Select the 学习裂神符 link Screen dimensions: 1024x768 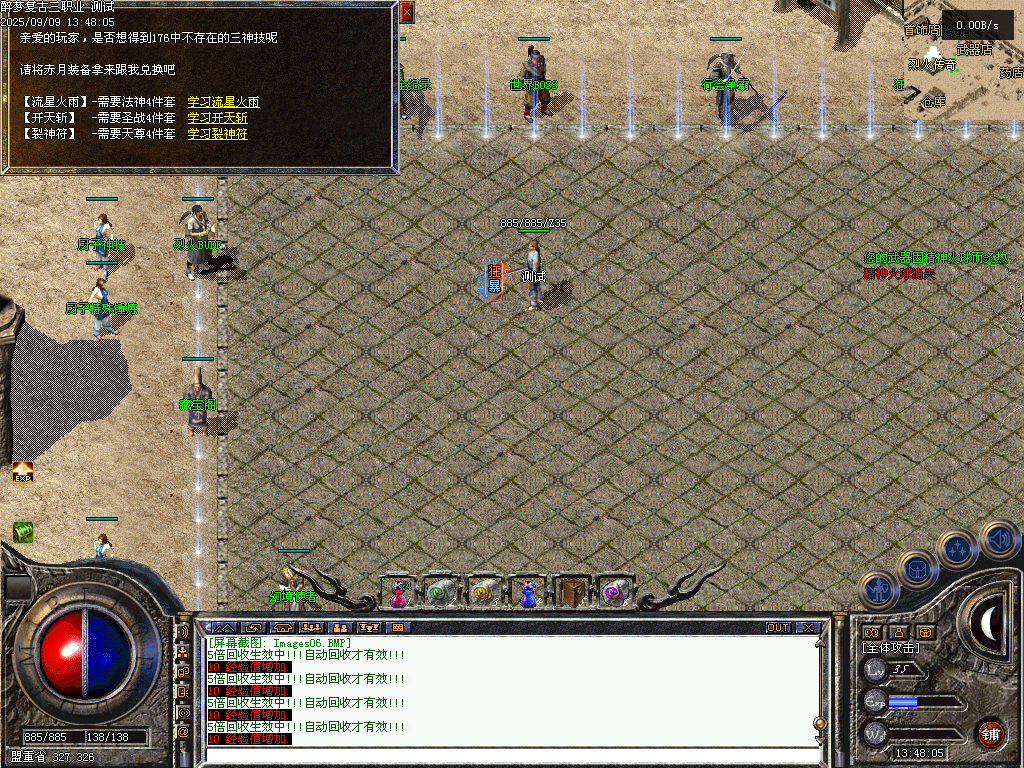point(217,134)
